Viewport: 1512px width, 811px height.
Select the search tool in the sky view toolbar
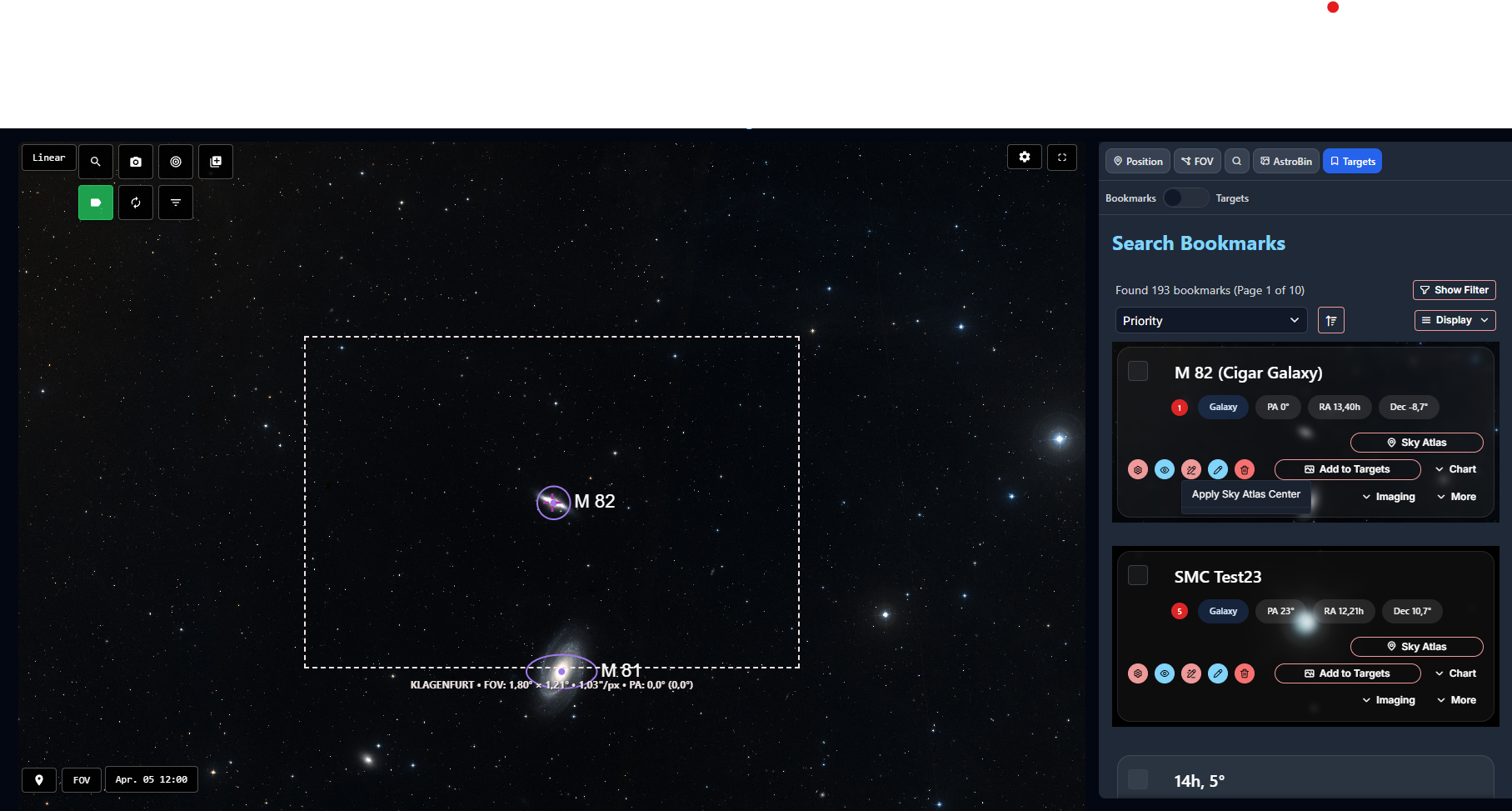(96, 162)
